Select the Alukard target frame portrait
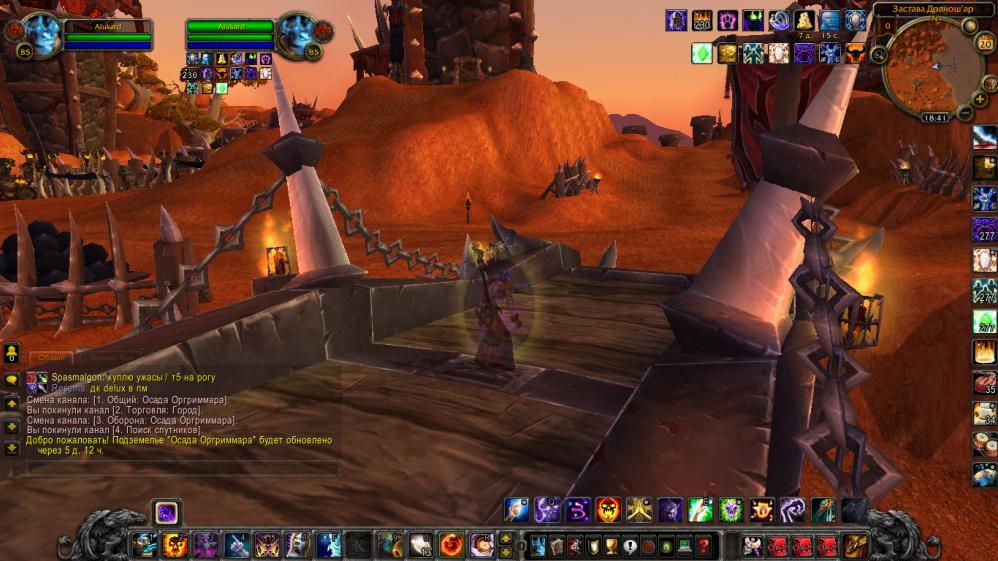The image size is (998, 561). point(297,36)
